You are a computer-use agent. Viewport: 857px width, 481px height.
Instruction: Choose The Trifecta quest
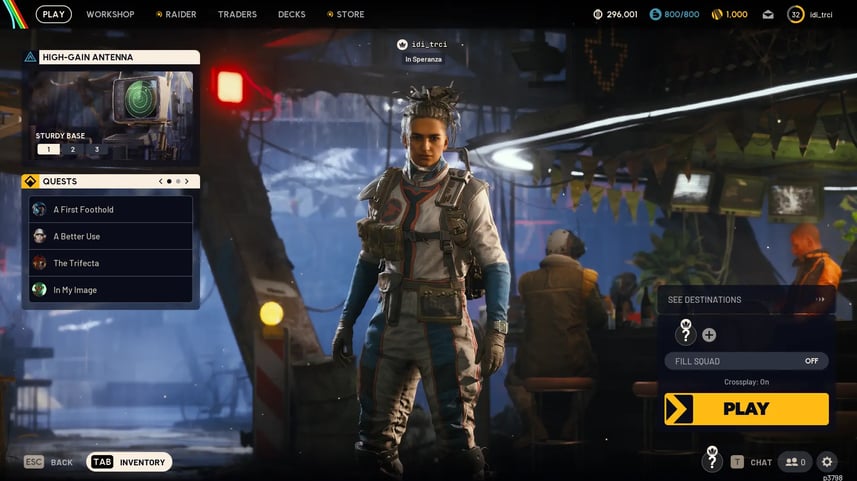pos(111,263)
